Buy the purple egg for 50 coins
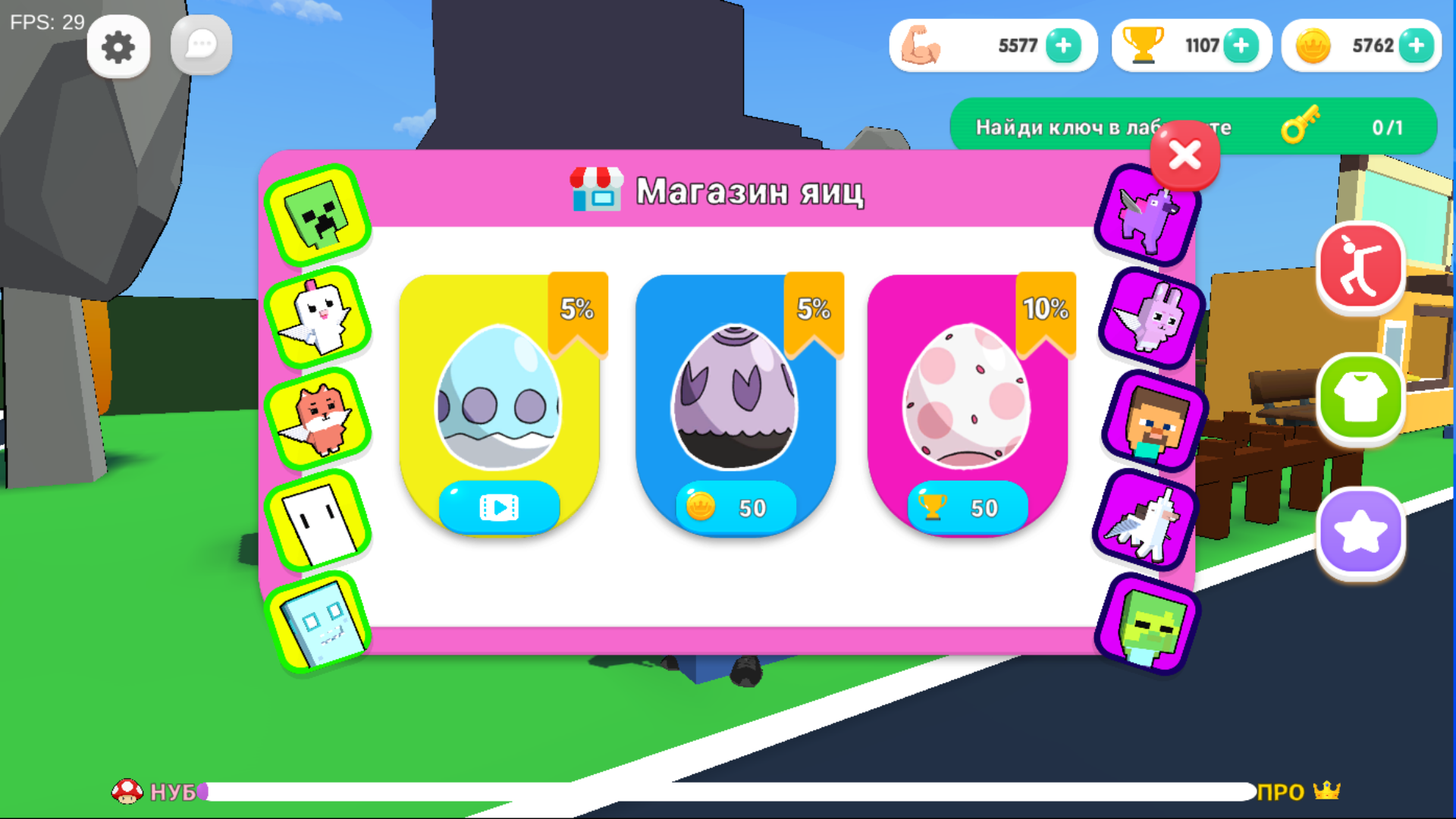The image size is (1456, 819). 736,508
